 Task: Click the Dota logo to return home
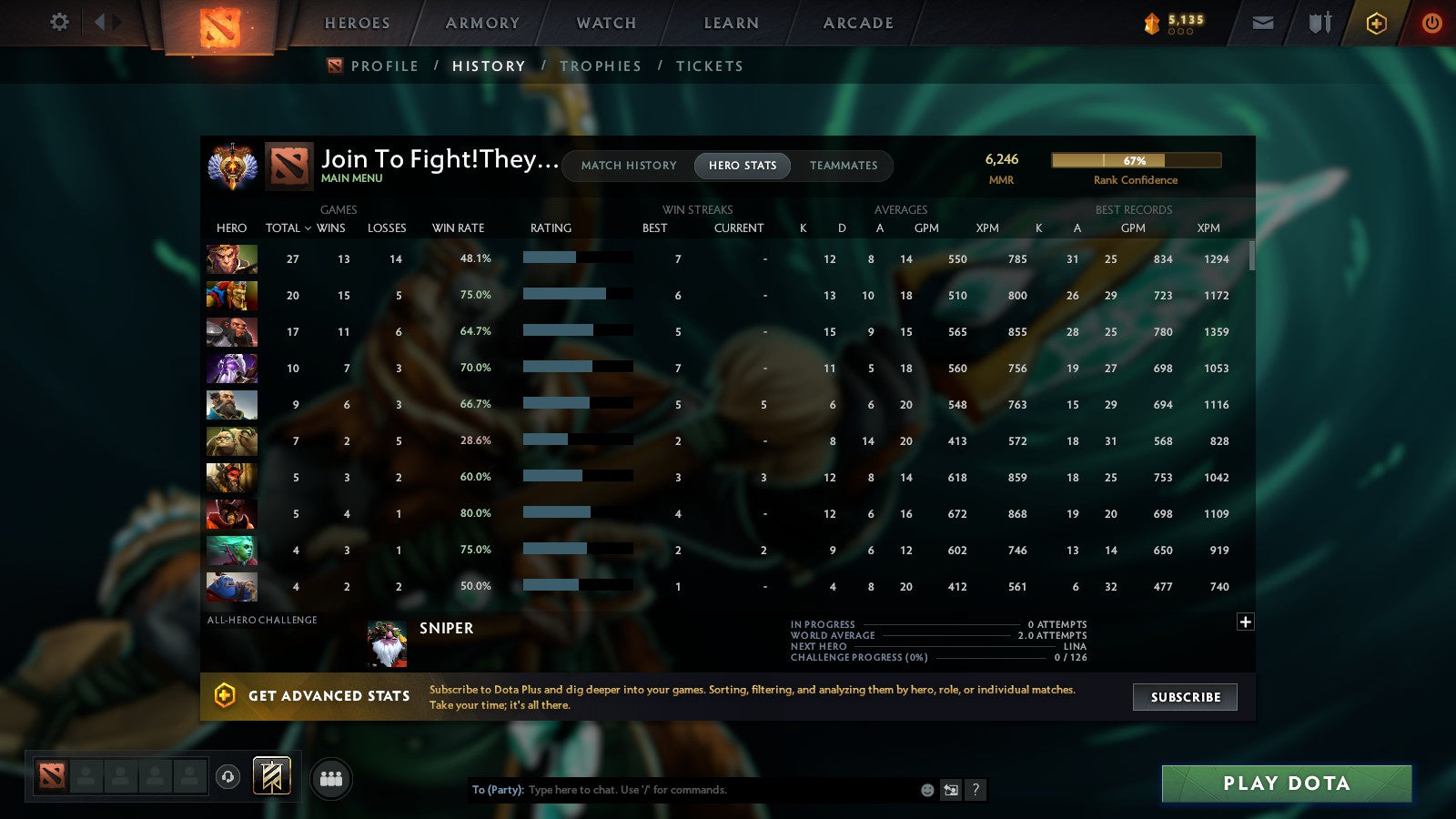click(218, 24)
